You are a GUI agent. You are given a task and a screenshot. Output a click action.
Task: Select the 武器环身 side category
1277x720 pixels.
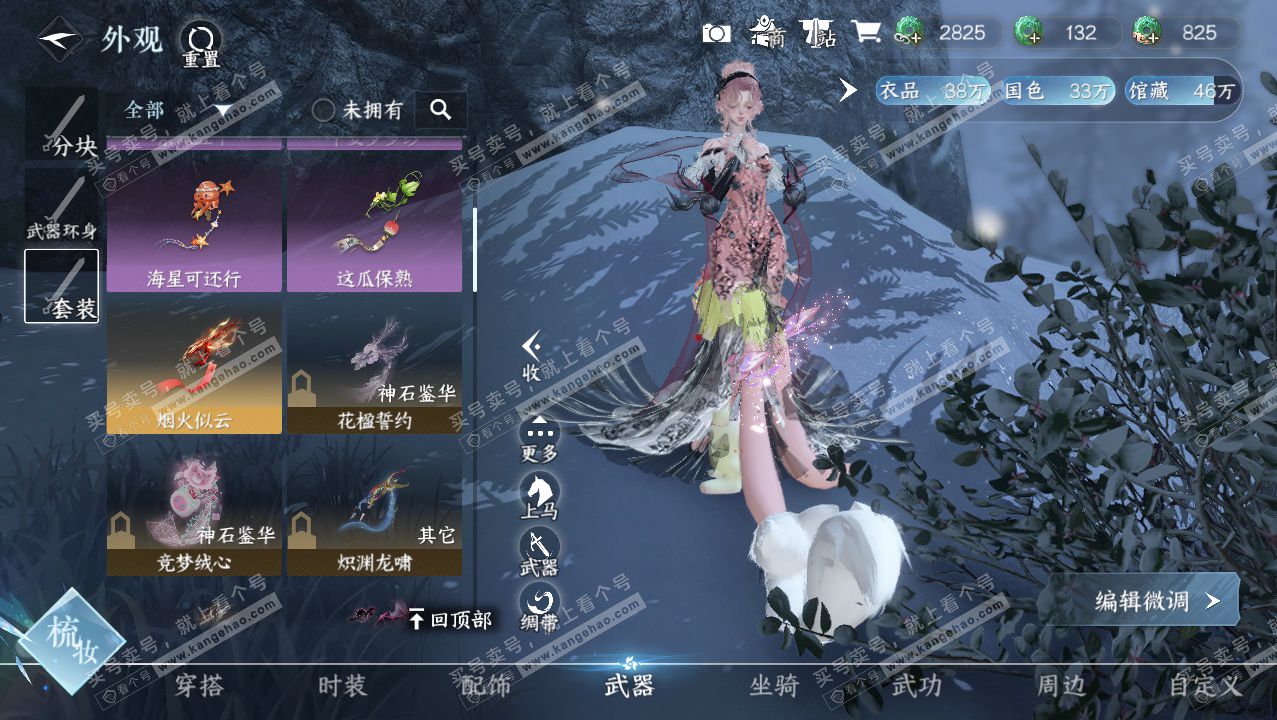(62, 205)
